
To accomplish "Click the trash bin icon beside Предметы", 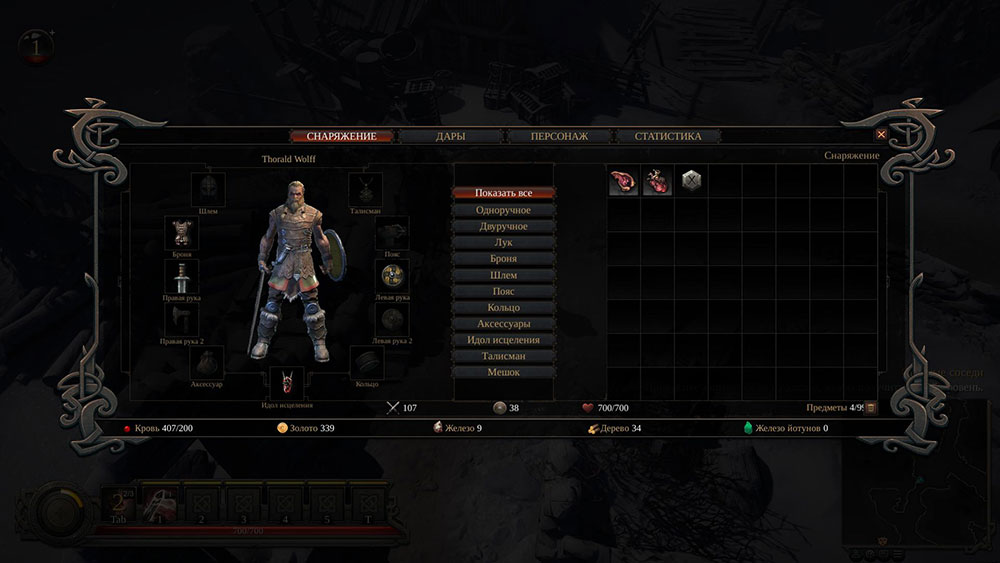I will [870, 407].
